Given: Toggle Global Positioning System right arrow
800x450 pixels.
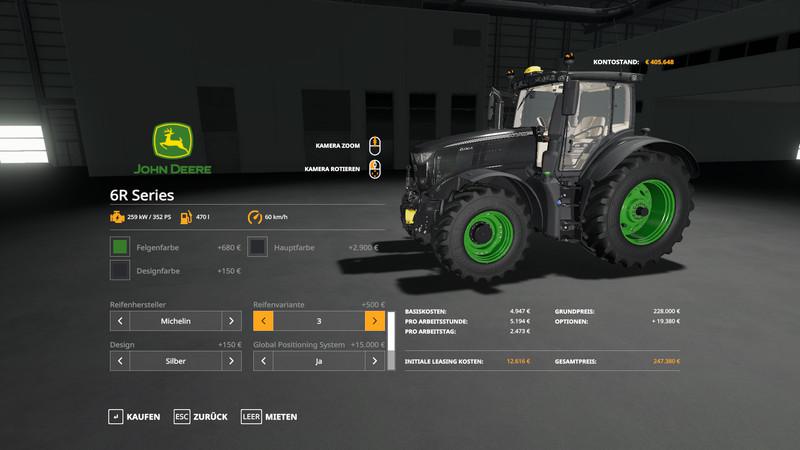Looking at the screenshot, I should (x=375, y=361).
